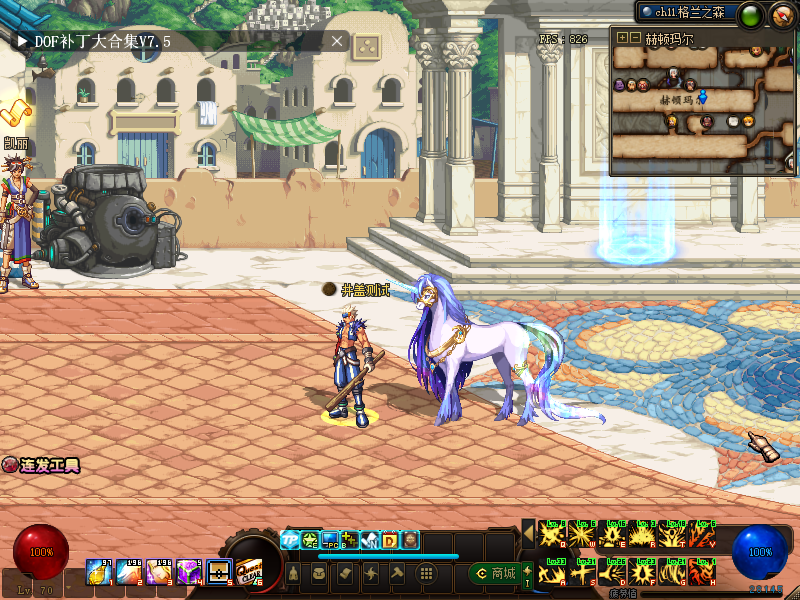Zoom out the minimap with the minus button
Viewport: 800px width, 600px height.
pos(634,38)
